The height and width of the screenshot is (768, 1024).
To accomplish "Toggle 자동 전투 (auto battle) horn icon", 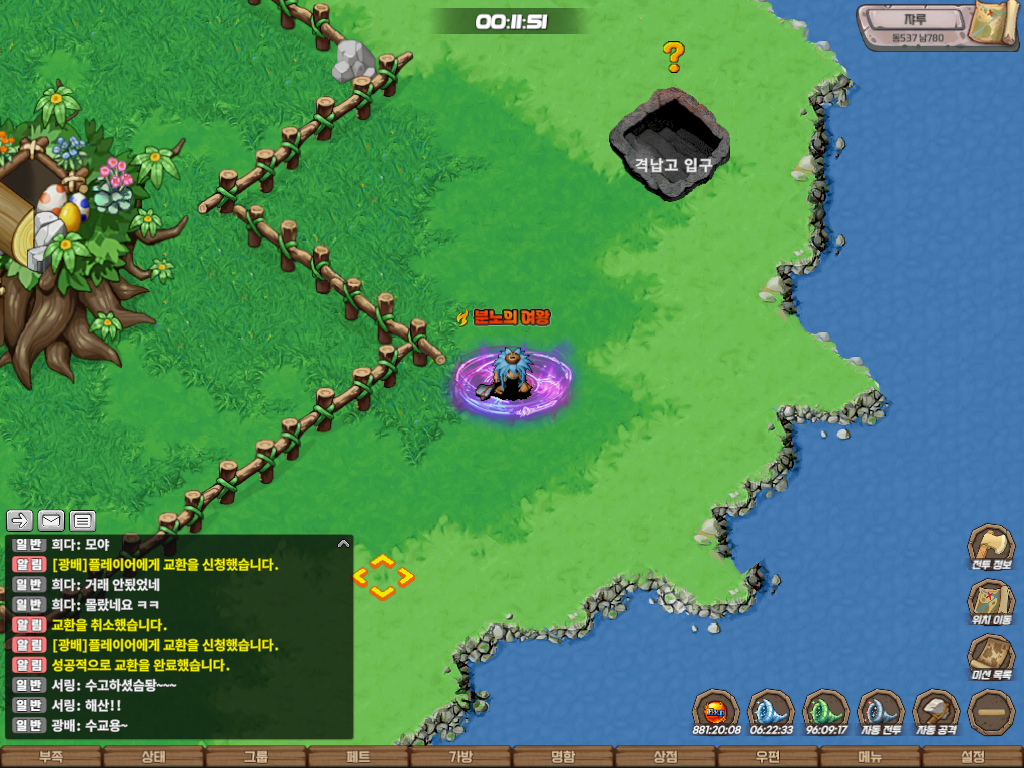I will coord(881,712).
